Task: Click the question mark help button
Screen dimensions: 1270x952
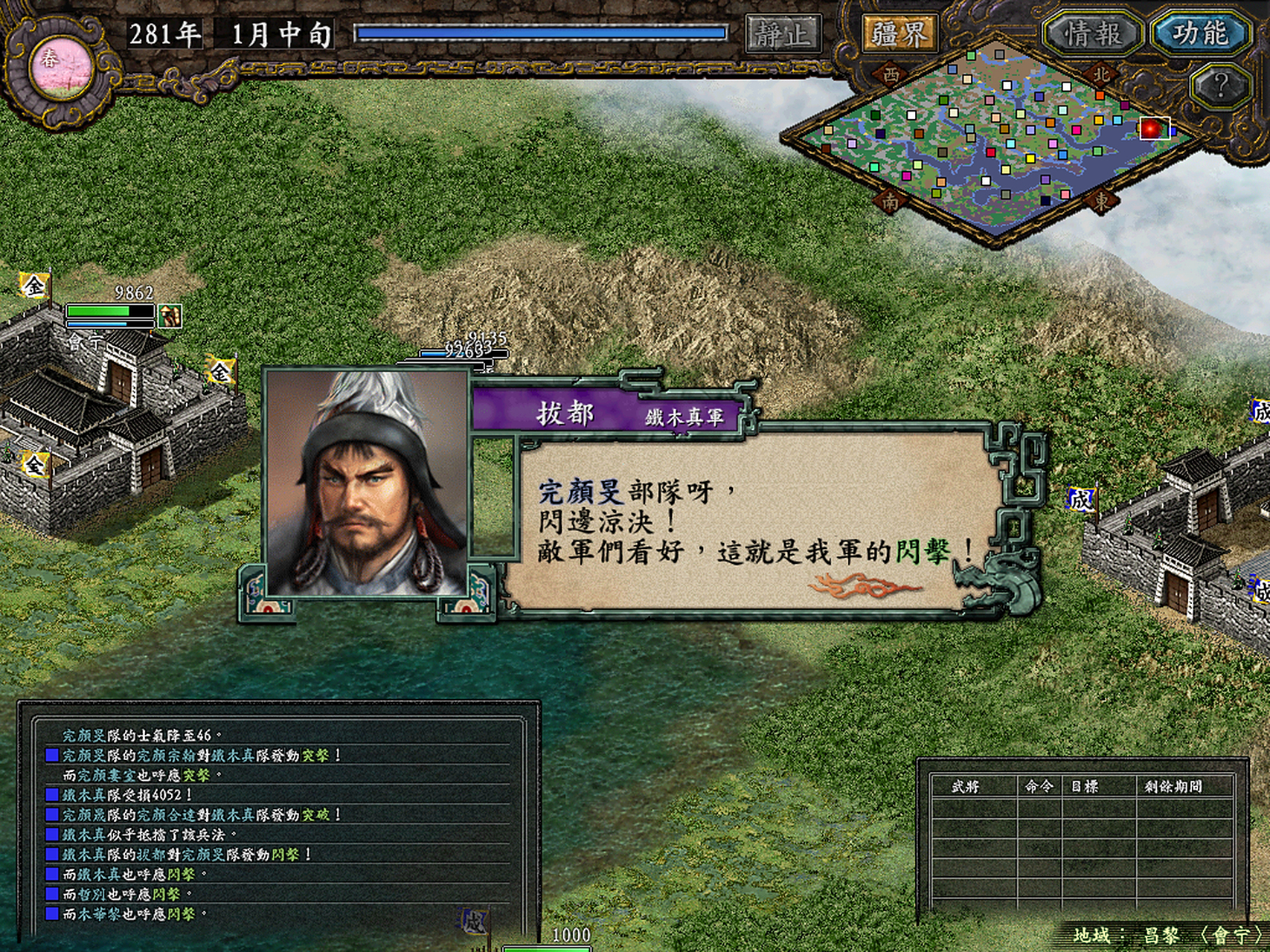Action: click(1219, 86)
